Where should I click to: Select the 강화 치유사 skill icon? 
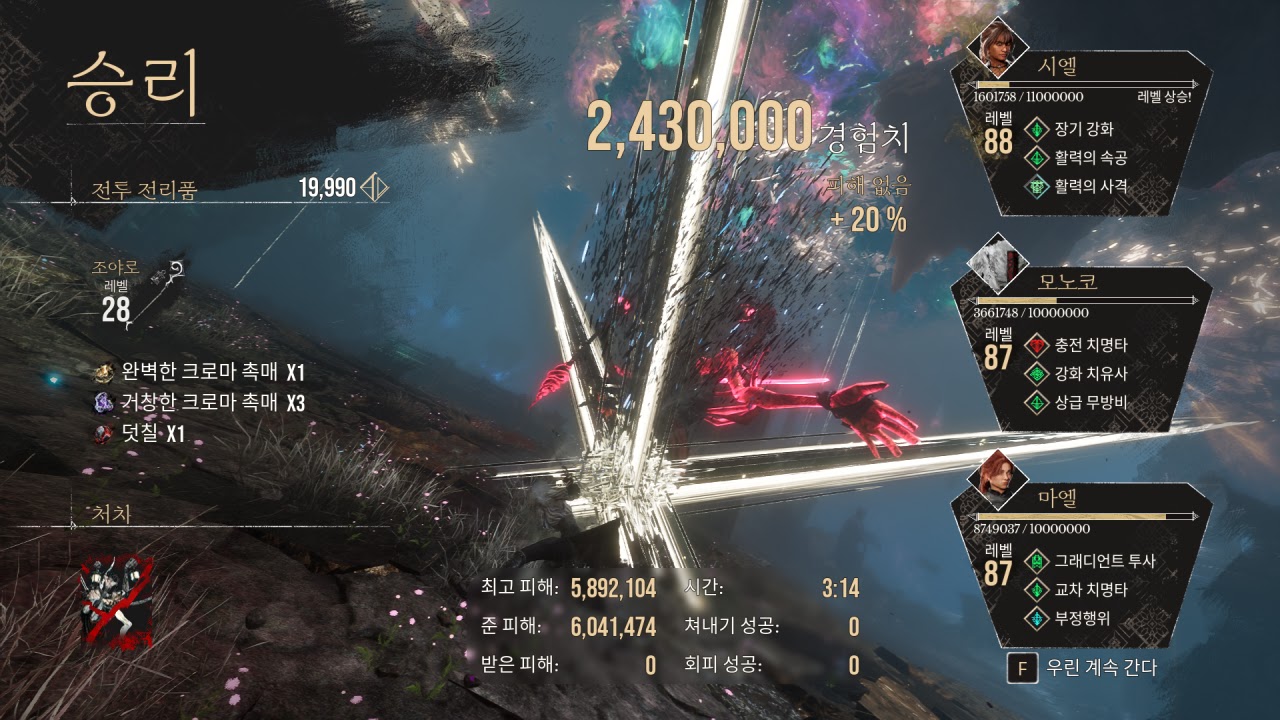pyautogui.click(x=1038, y=374)
